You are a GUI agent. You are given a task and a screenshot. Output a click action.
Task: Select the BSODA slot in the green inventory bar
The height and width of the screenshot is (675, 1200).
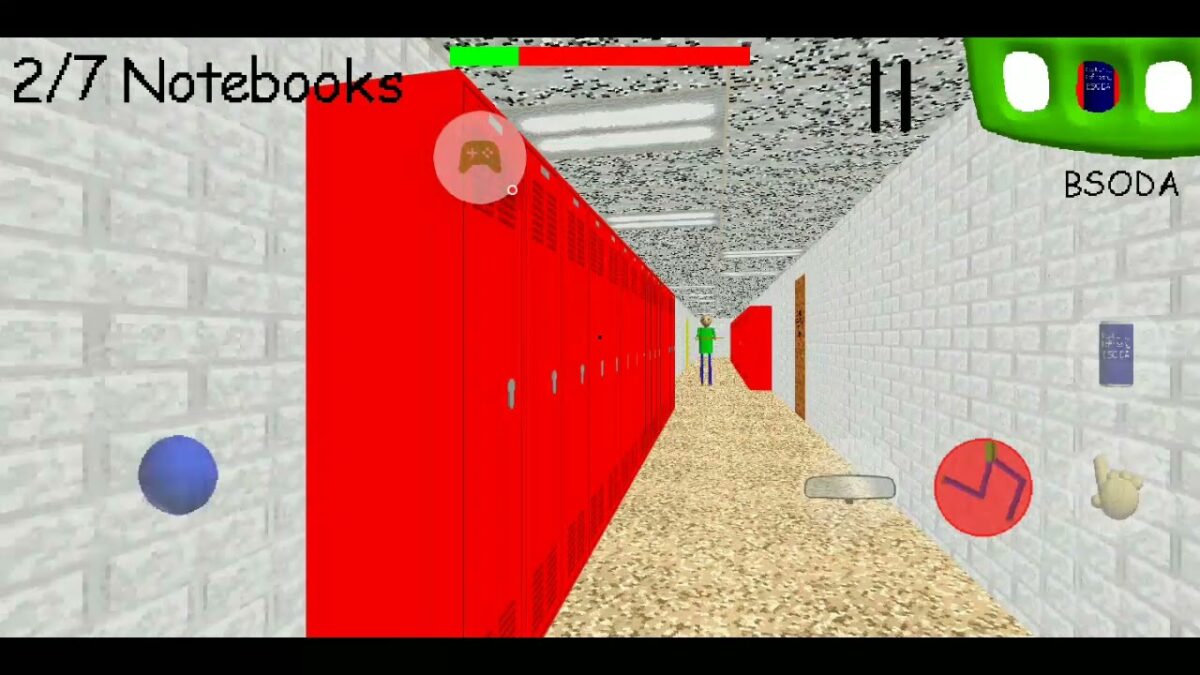[1097, 86]
